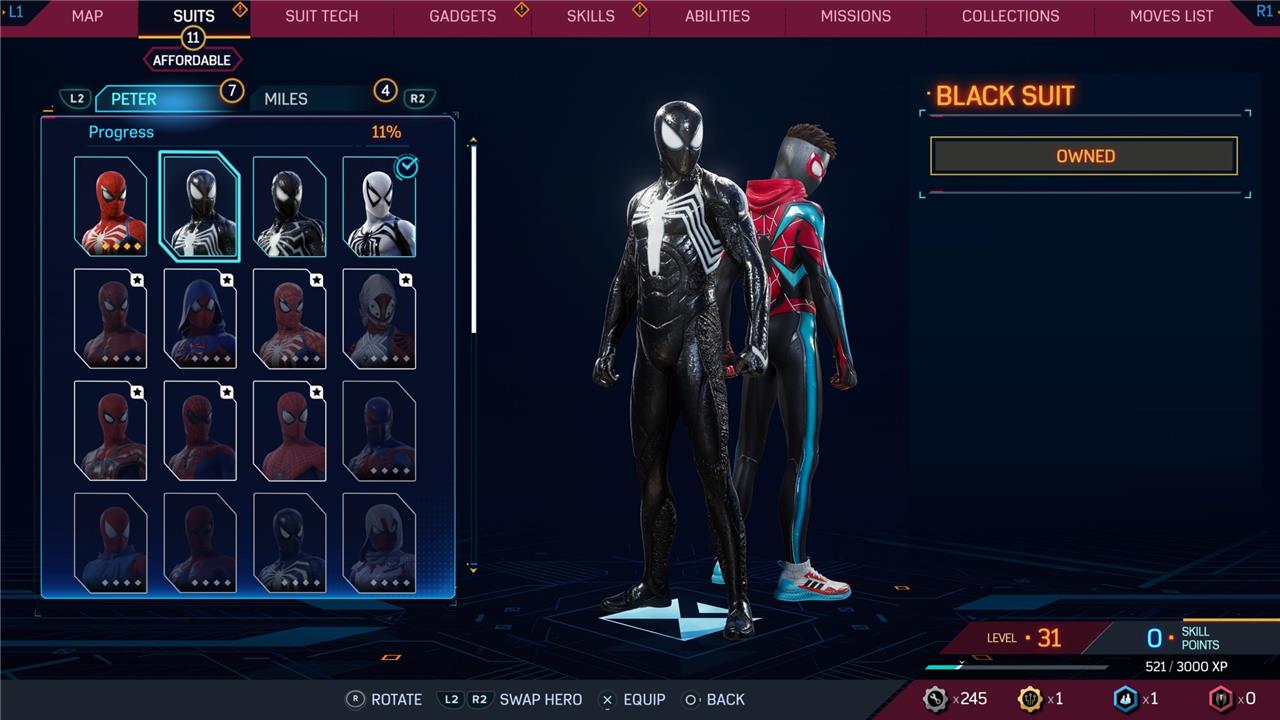The image size is (1280, 720).
Task: Pick the white suit with the checkmark
Action: point(379,206)
